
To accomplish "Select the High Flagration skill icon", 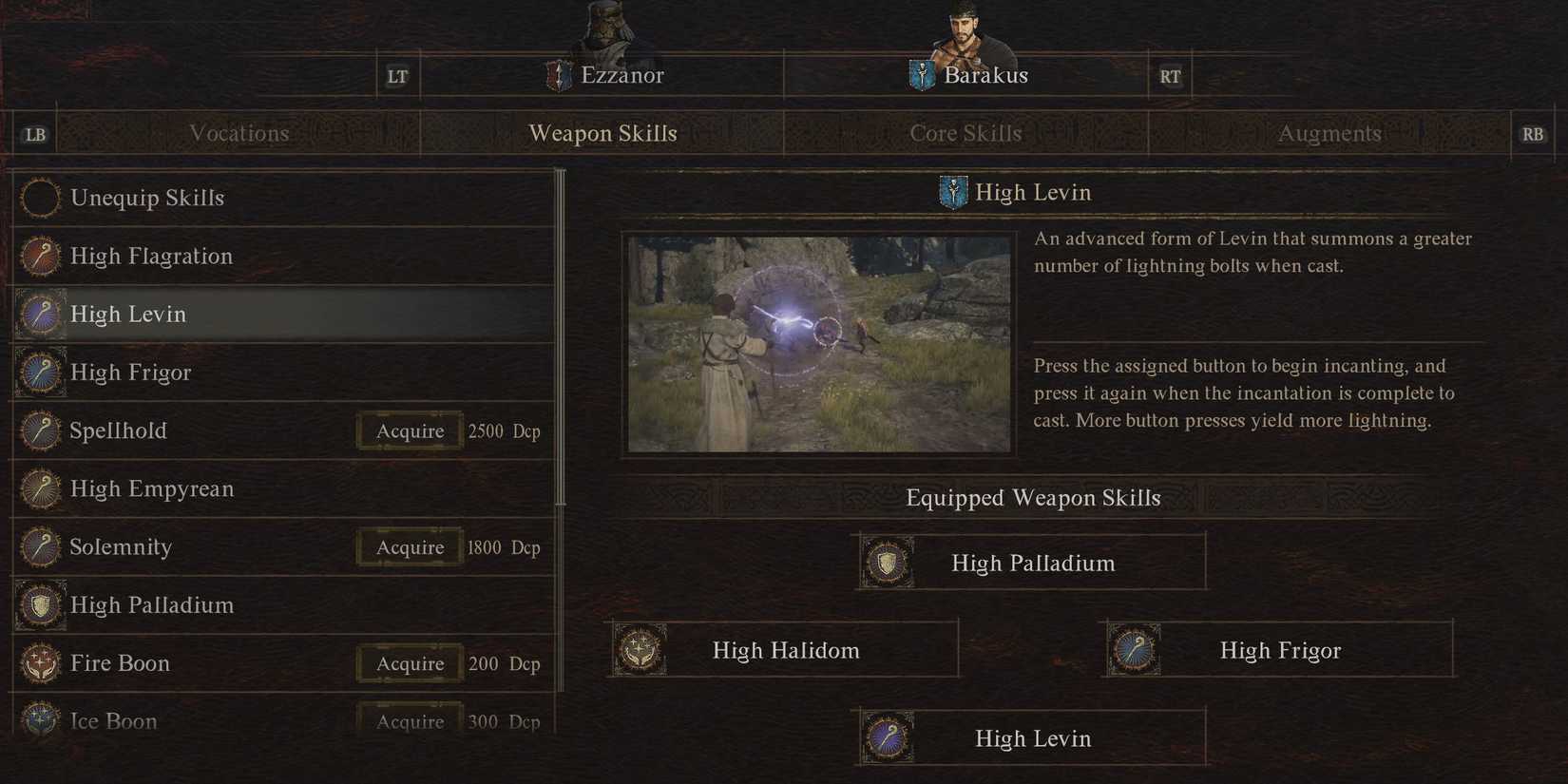I will pyautogui.click(x=41, y=257).
